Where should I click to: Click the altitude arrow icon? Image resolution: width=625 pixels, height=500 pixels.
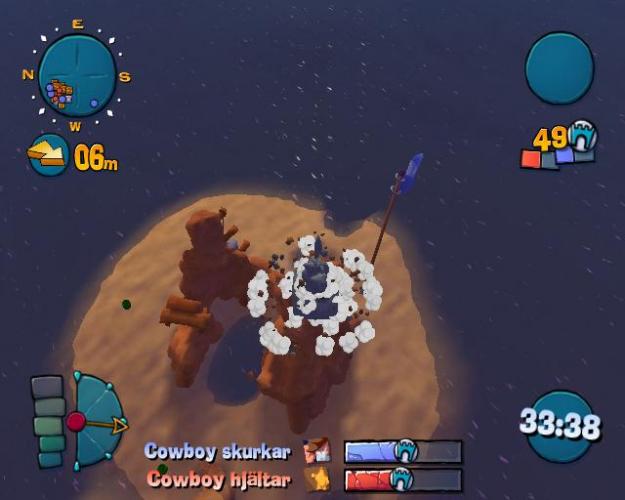47,153
